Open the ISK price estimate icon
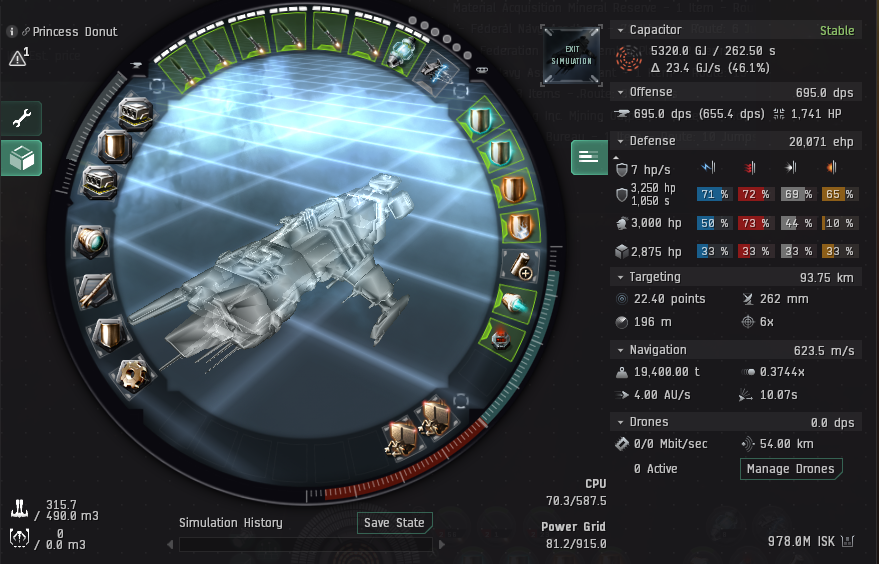Image resolution: width=879 pixels, height=564 pixels. coord(849,541)
